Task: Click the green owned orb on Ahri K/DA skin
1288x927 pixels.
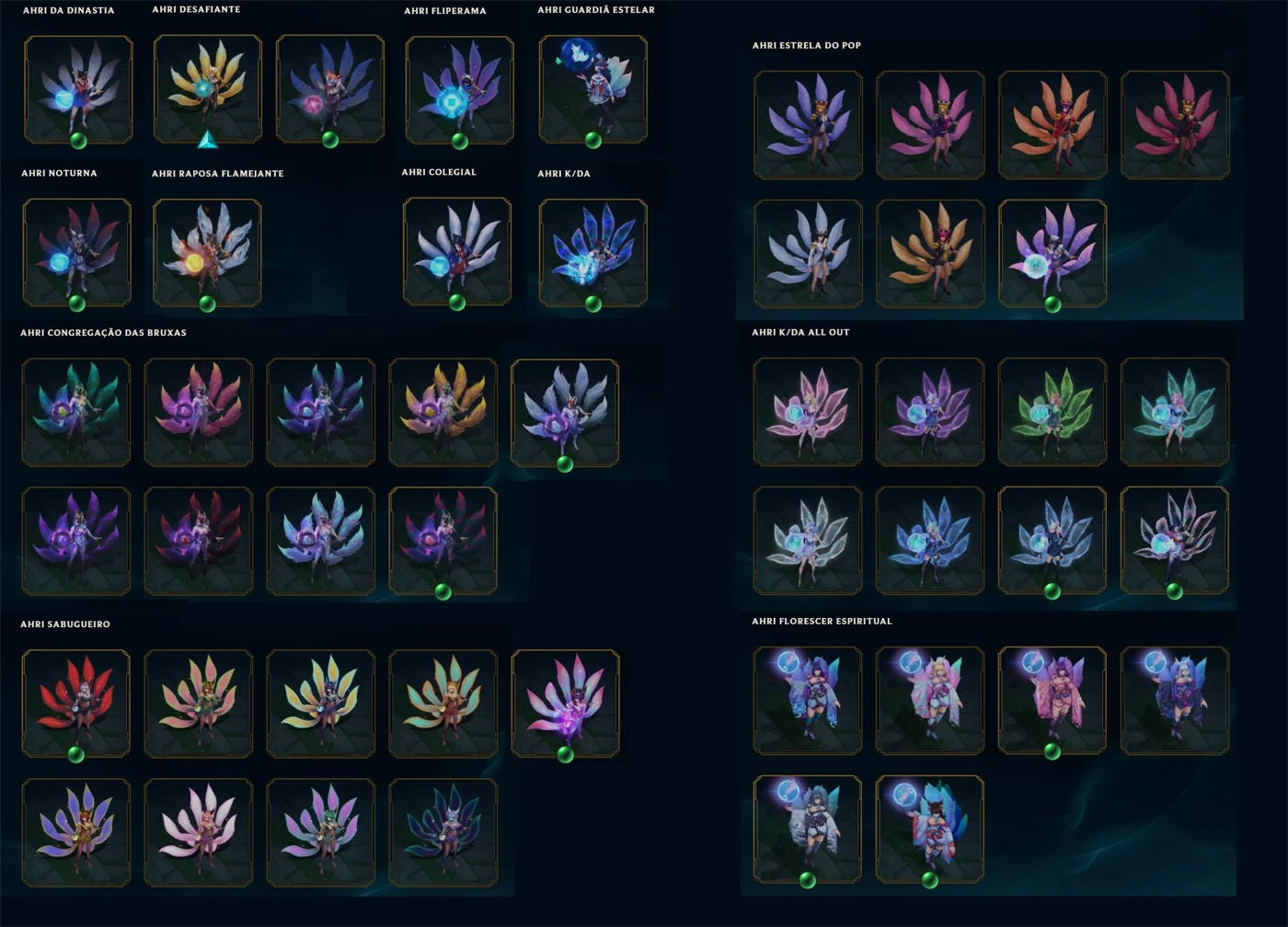Action: click(592, 303)
